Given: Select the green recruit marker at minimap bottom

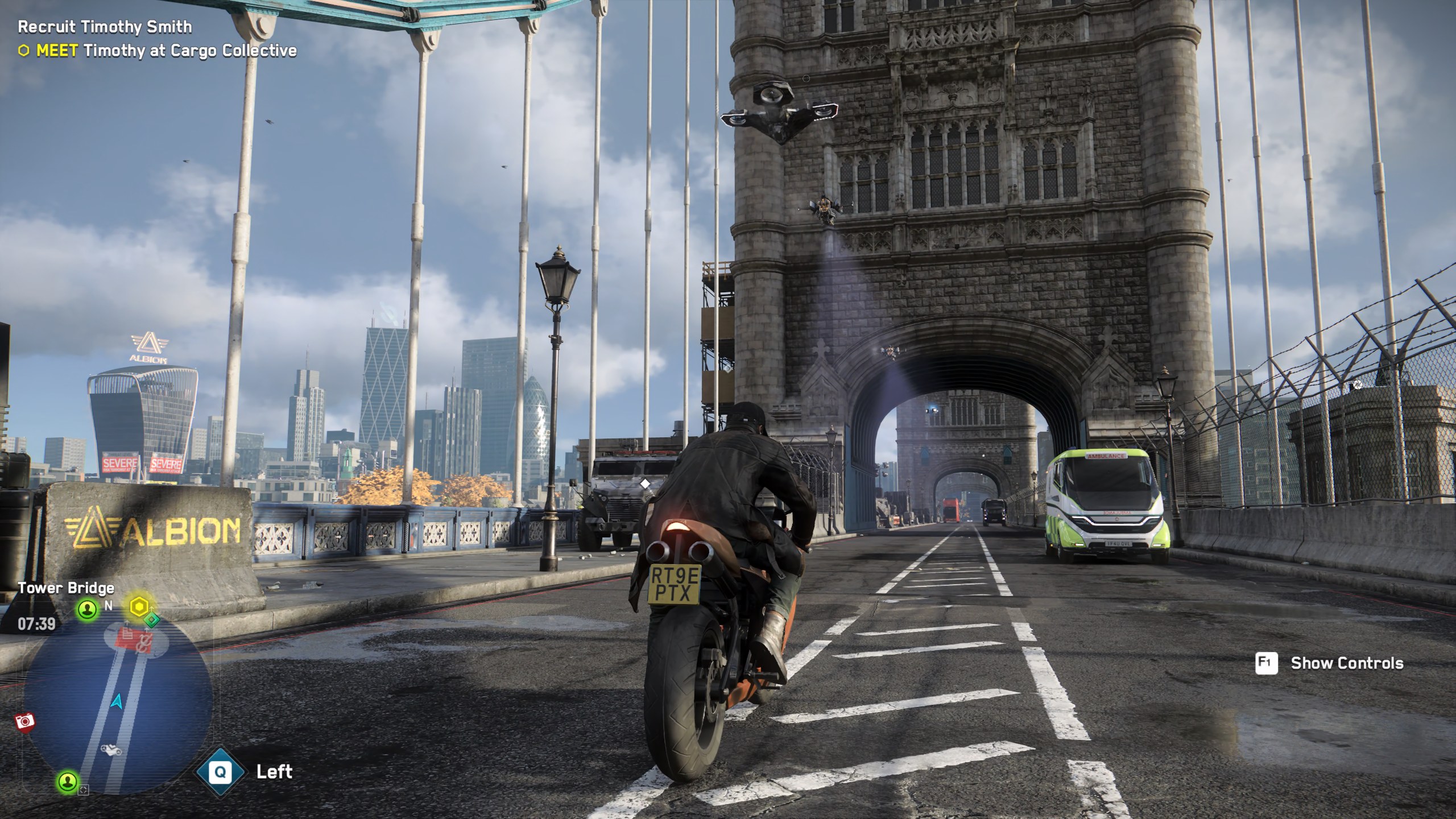Looking at the screenshot, I should tap(68, 781).
